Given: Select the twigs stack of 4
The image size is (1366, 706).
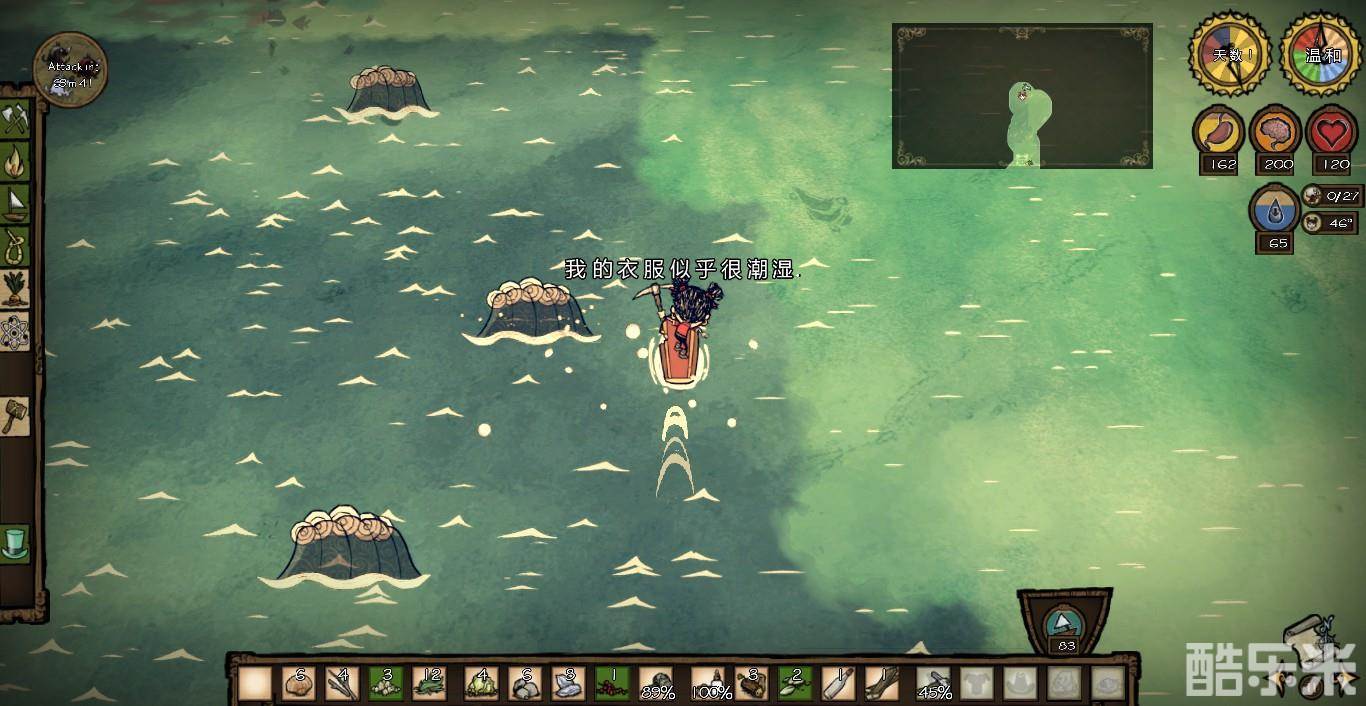Looking at the screenshot, I should [x=341, y=684].
